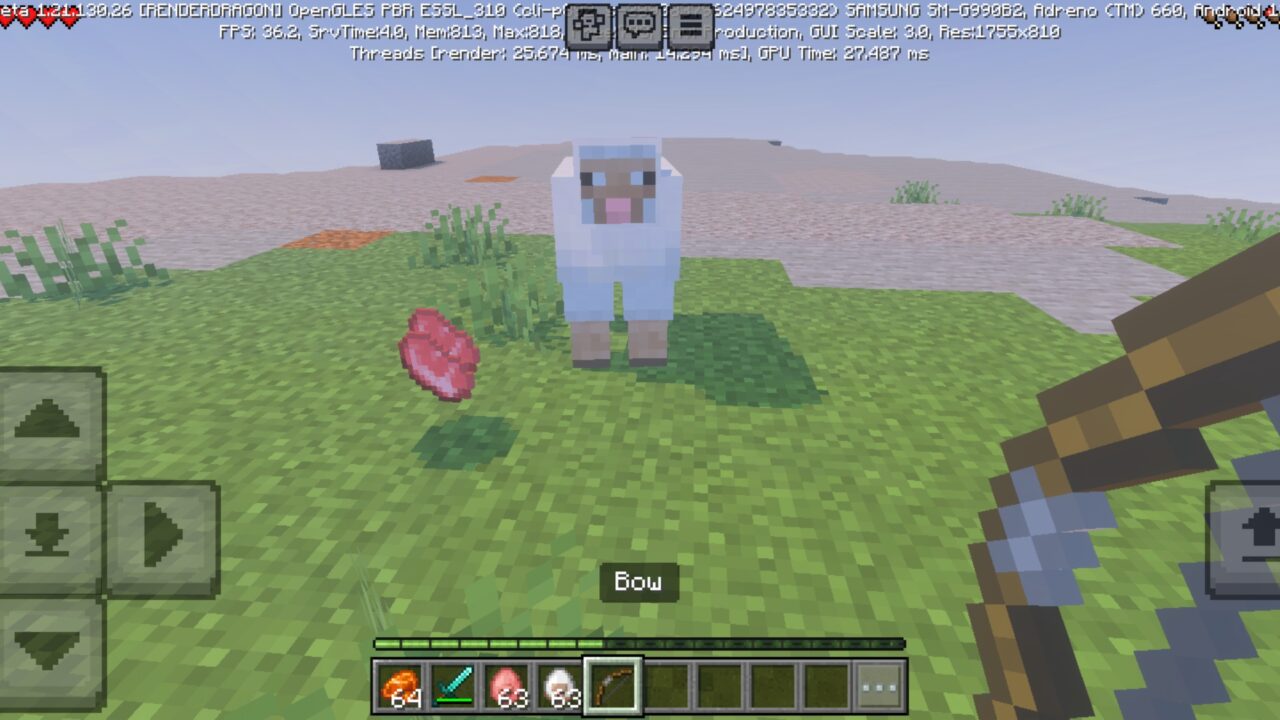Open the pause menu hamburger icon

tap(689, 22)
